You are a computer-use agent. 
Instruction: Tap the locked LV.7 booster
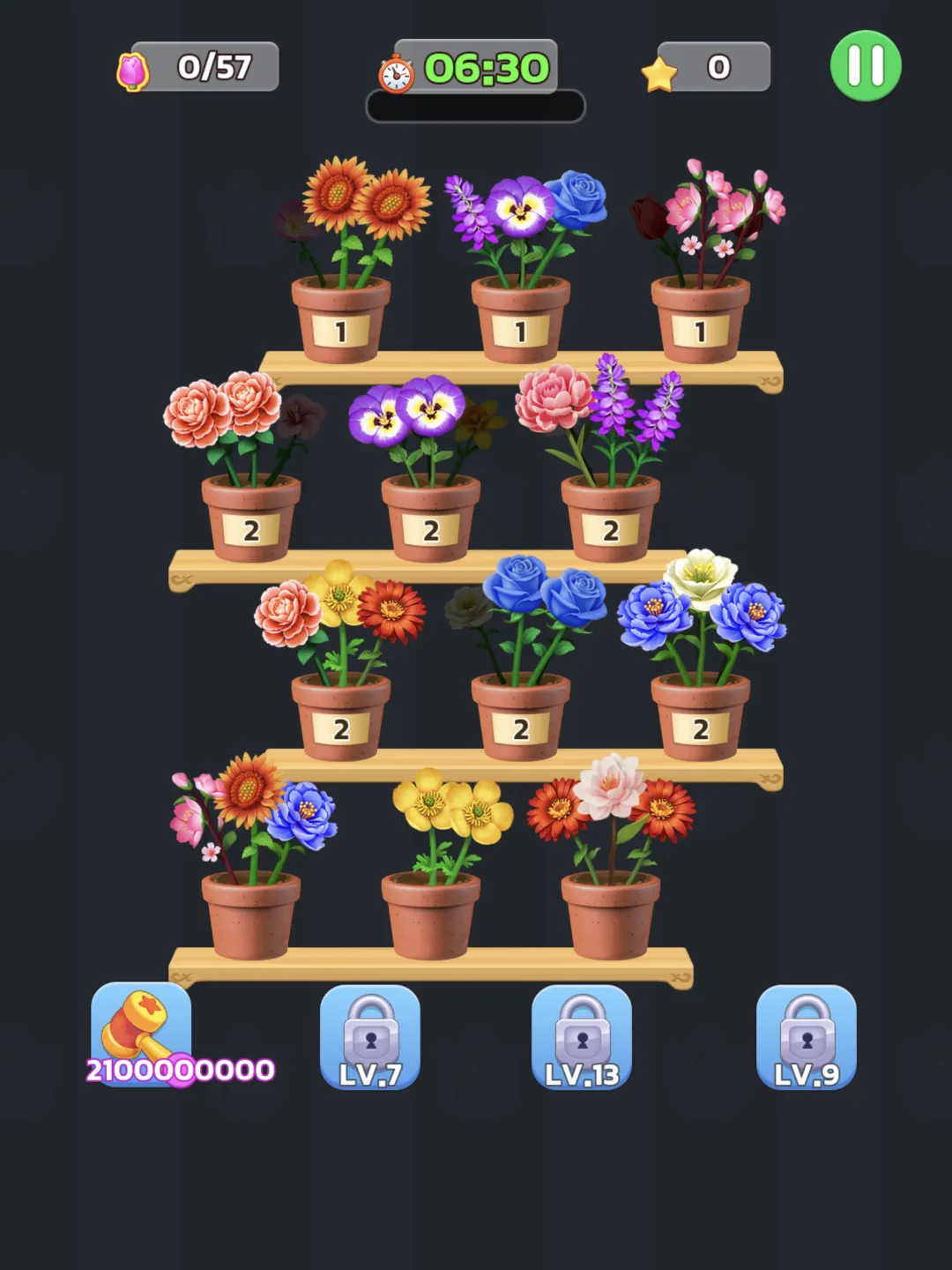[370, 1038]
